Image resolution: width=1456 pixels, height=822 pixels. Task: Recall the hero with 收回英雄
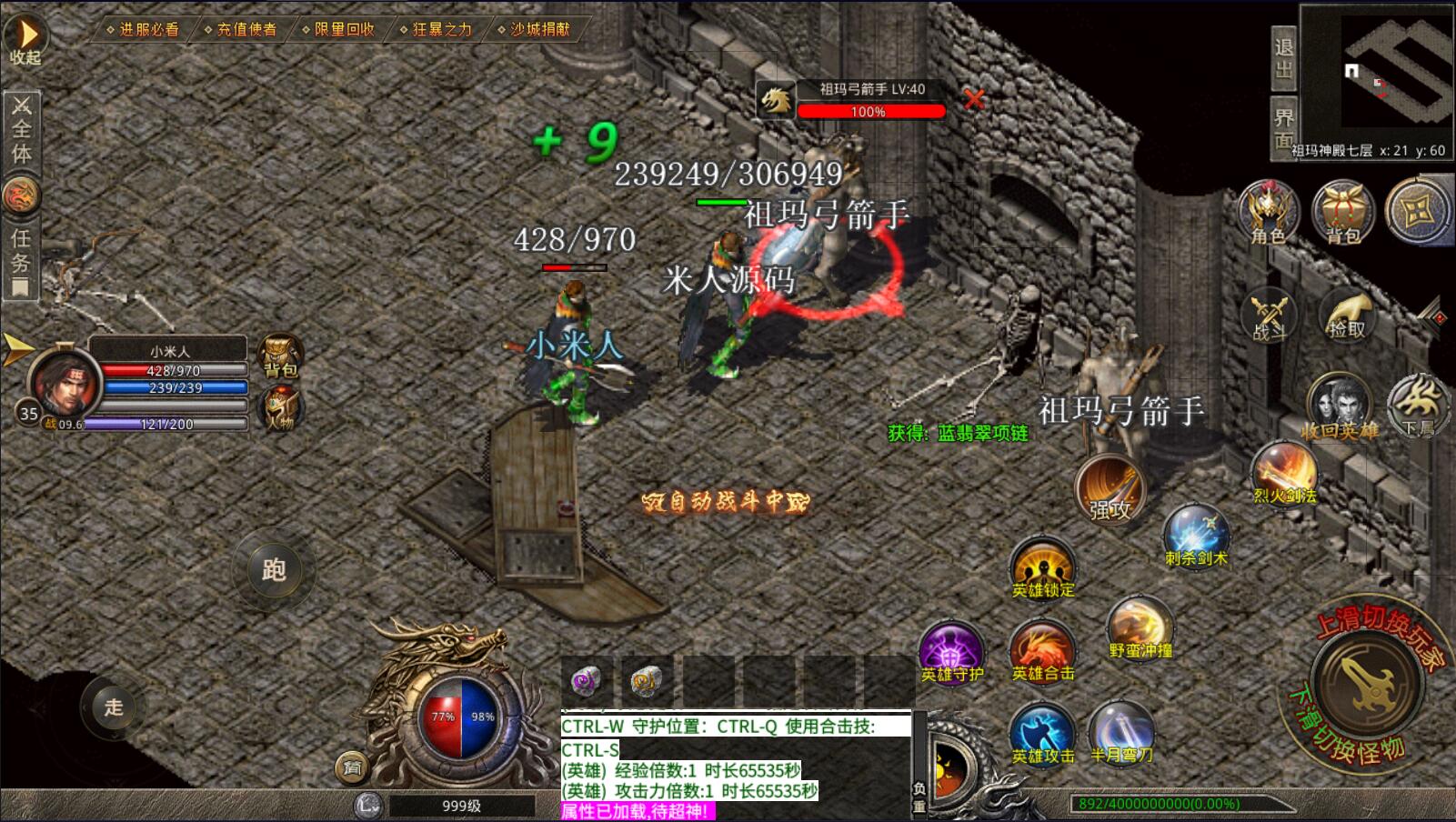pyautogui.click(x=1340, y=405)
